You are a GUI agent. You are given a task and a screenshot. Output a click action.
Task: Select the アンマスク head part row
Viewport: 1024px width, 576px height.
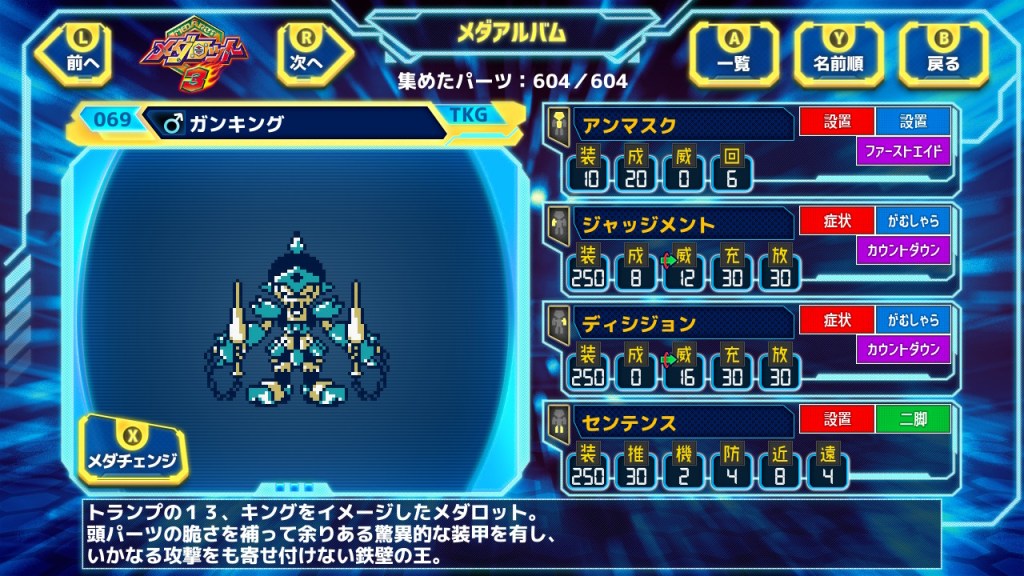pos(680,126)
